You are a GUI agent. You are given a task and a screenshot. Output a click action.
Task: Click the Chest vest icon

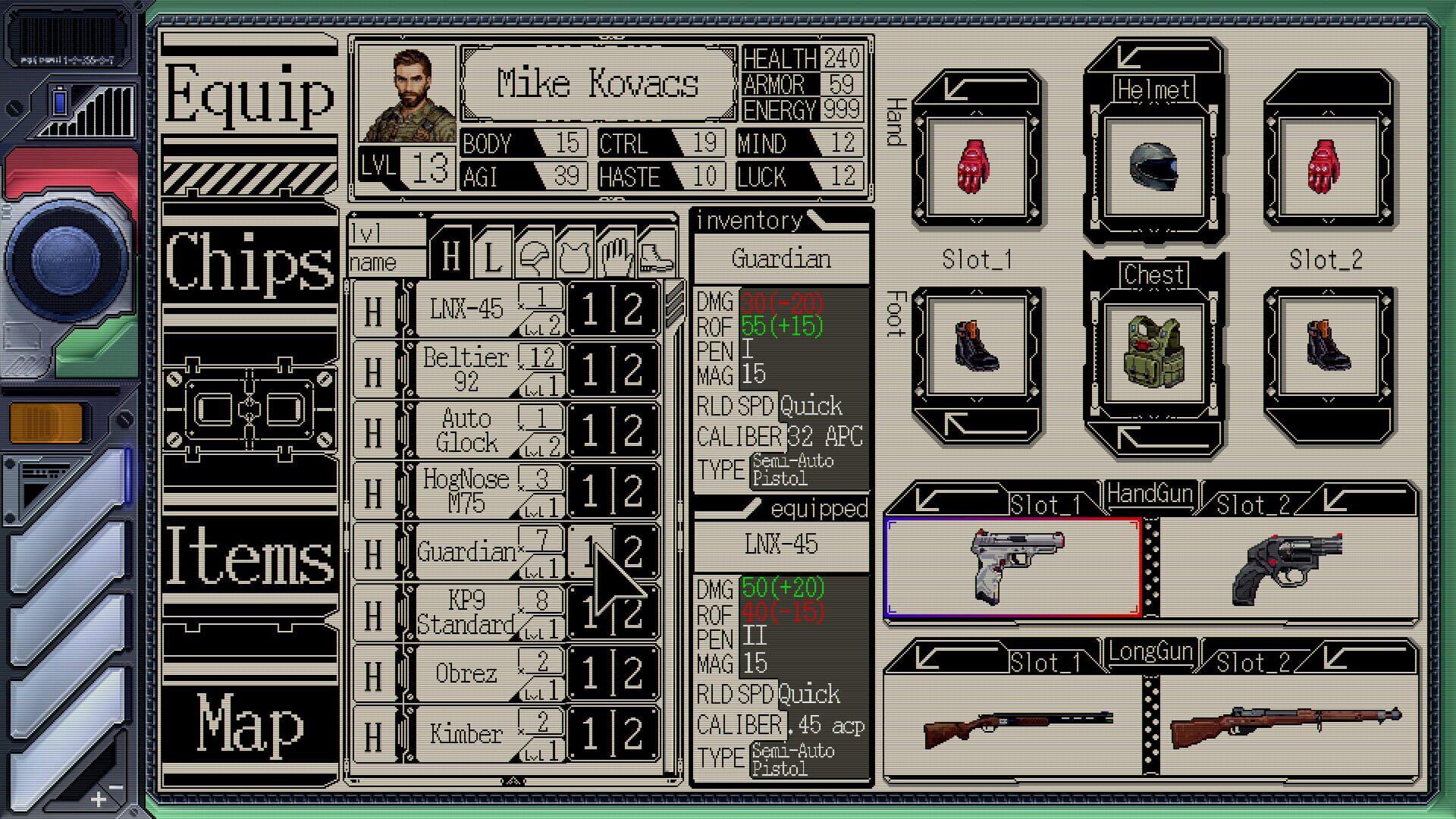click(x=1154, y=350)
